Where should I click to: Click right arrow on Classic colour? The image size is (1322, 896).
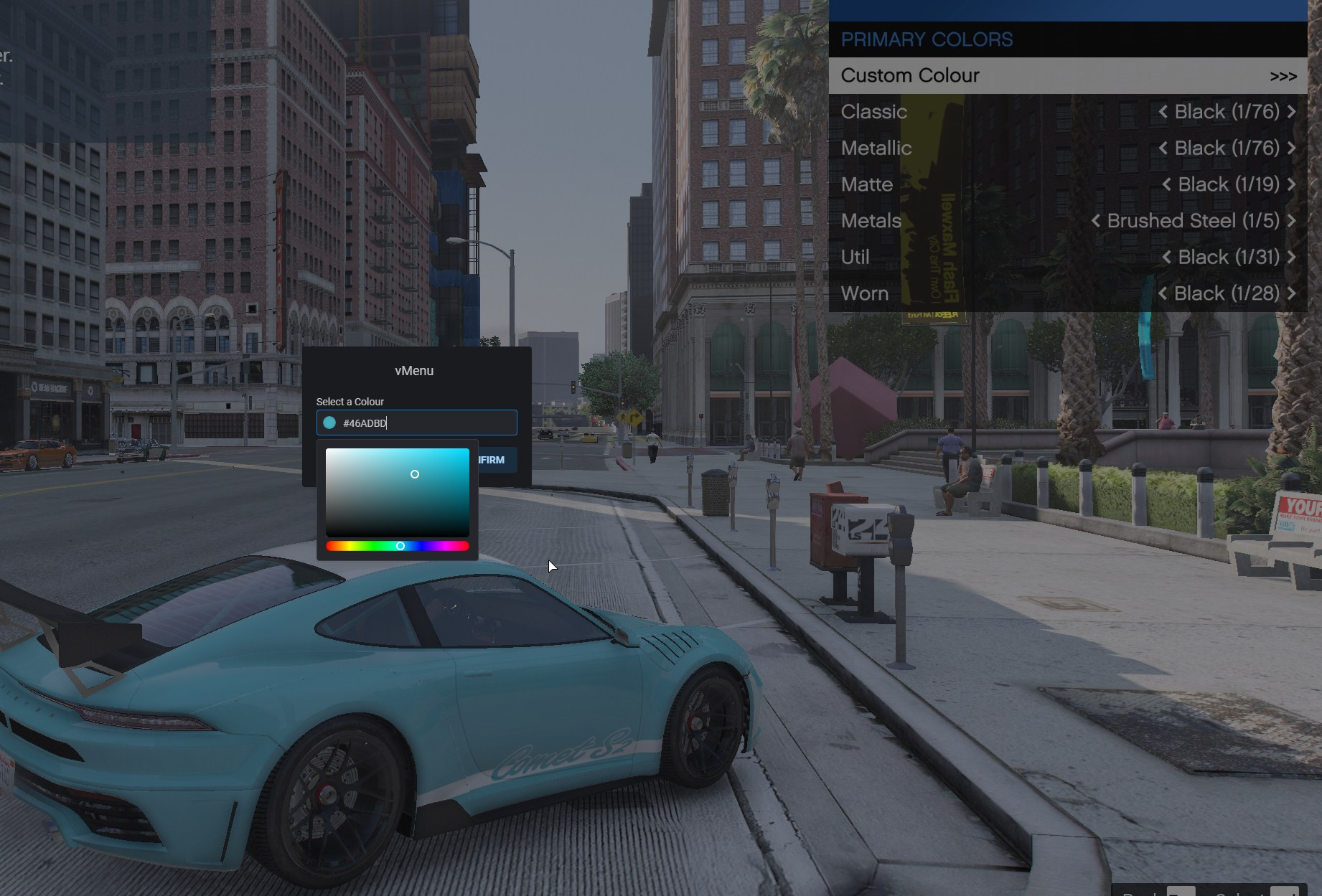1292,112
